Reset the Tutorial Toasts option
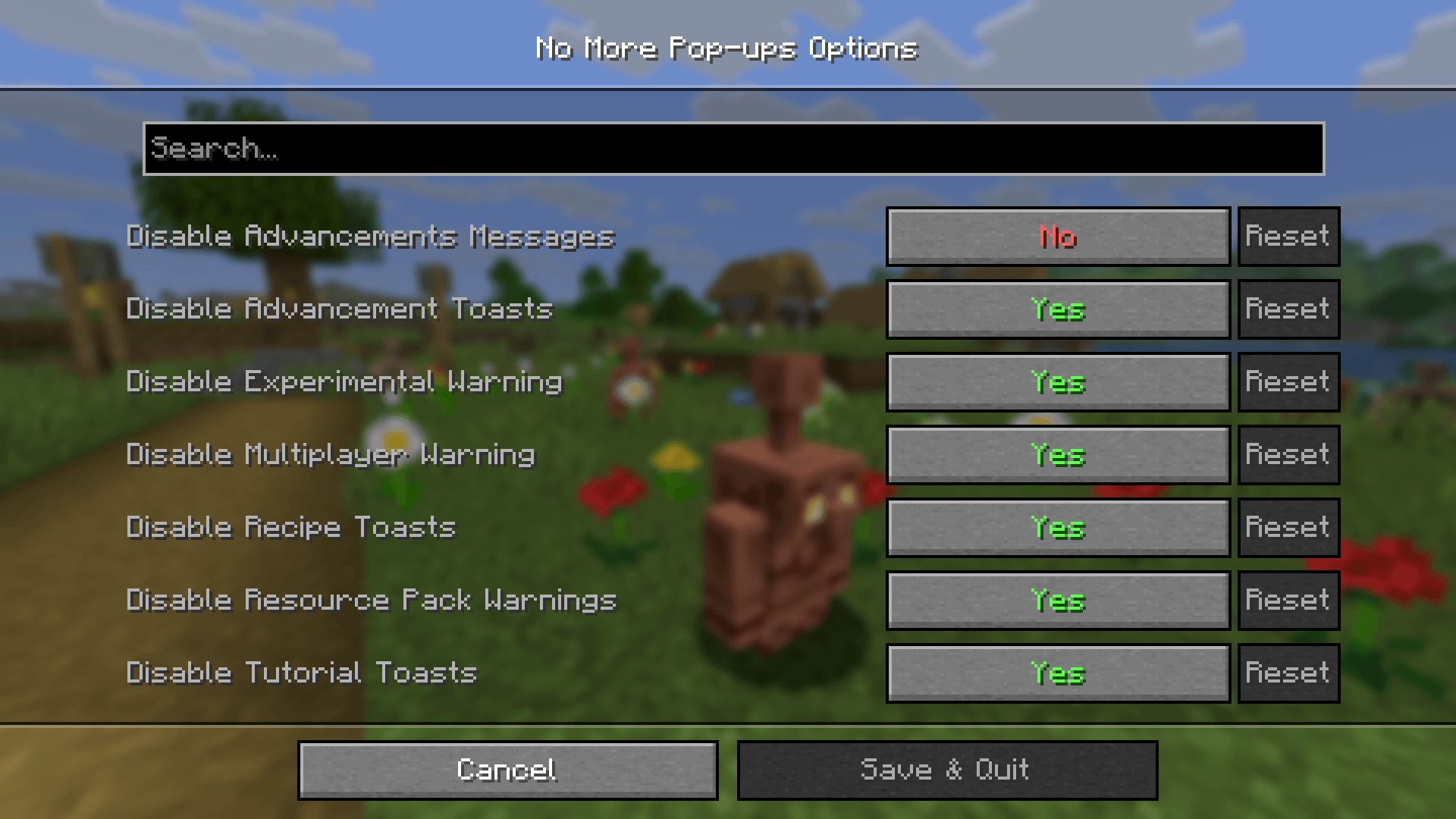This screenshot has height=819, width=1456. pos(1288,673)
